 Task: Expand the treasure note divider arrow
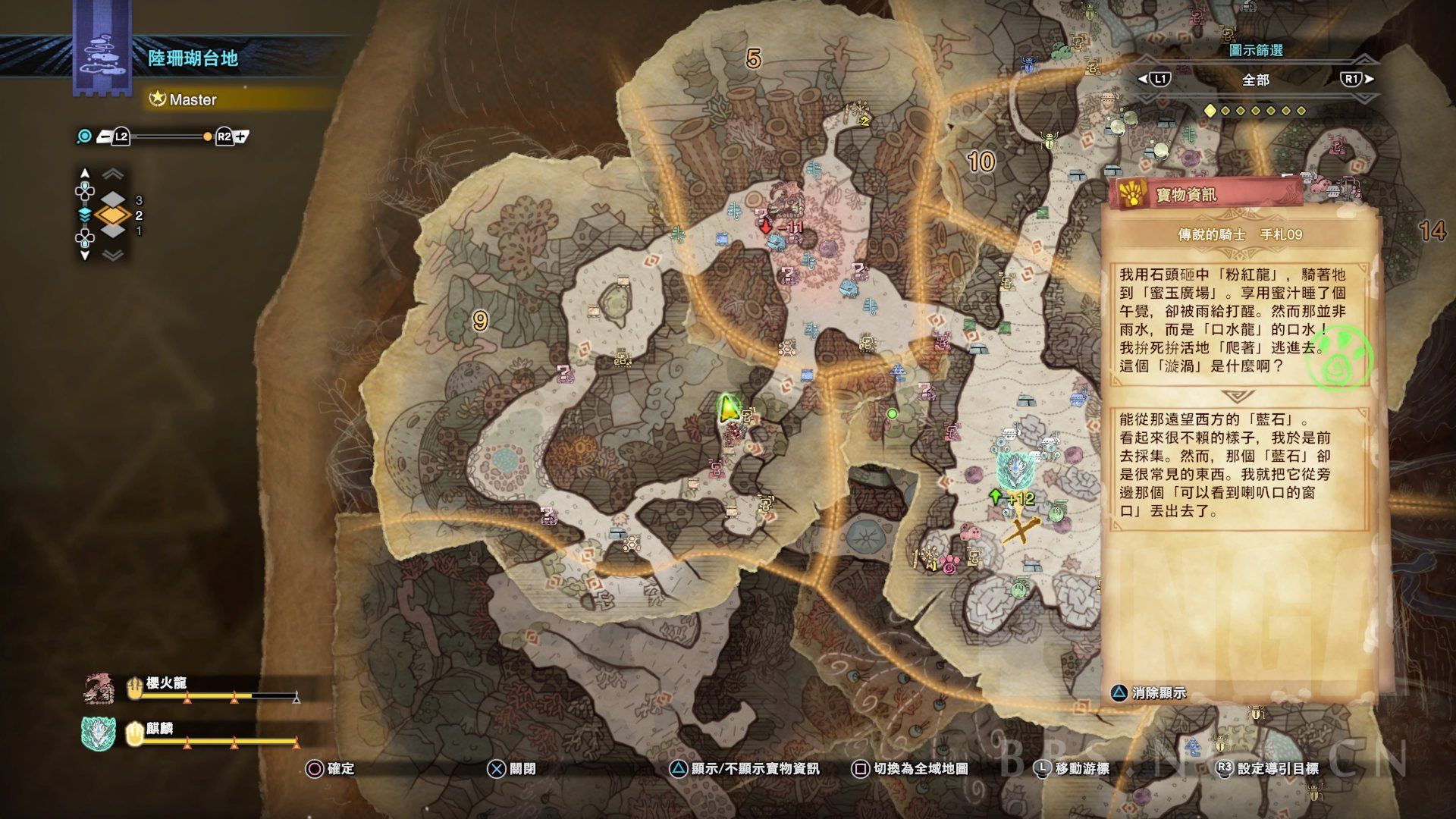coord(1238,397)
